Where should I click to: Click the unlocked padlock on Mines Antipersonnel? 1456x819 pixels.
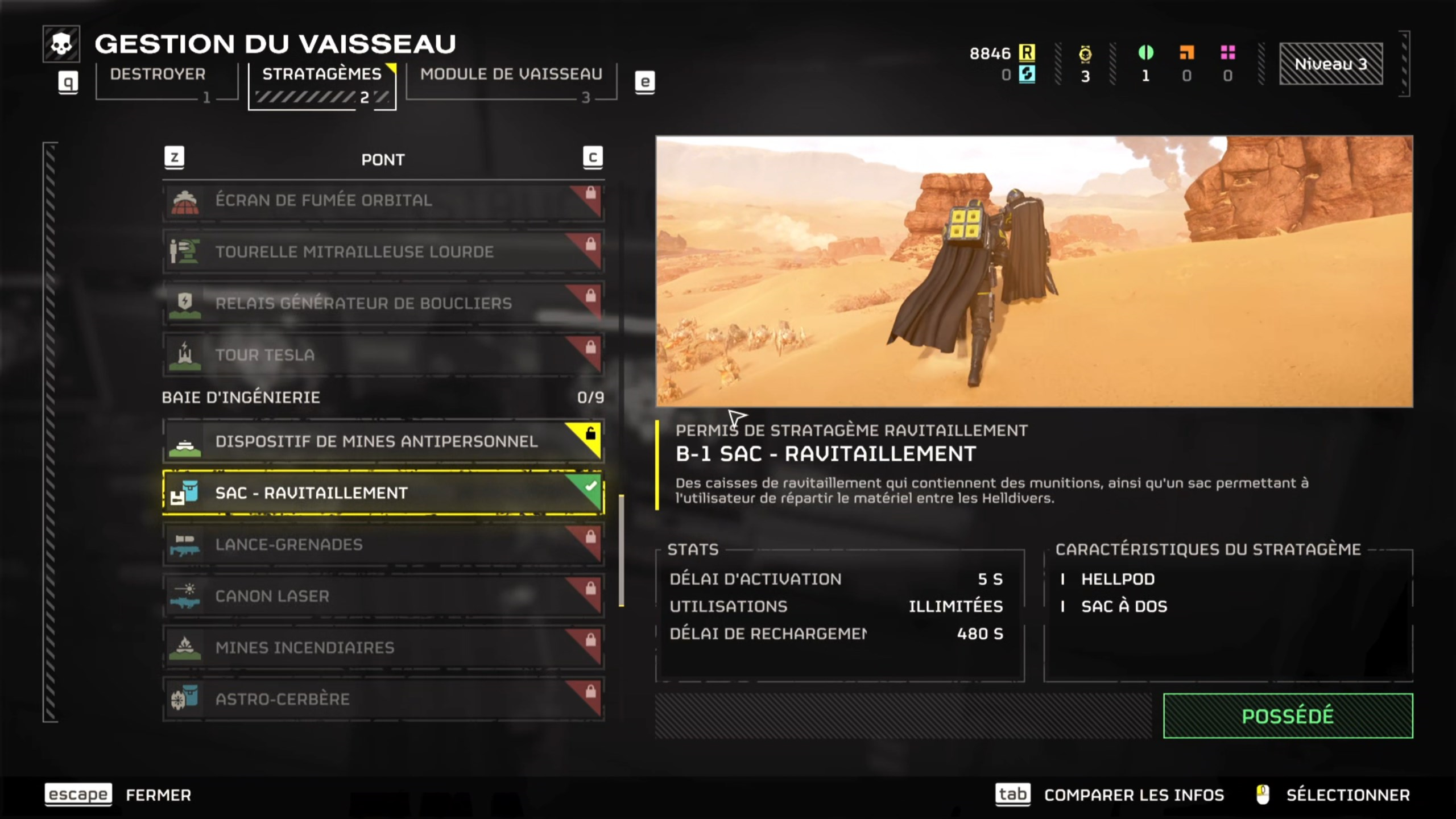pos(590,433)
